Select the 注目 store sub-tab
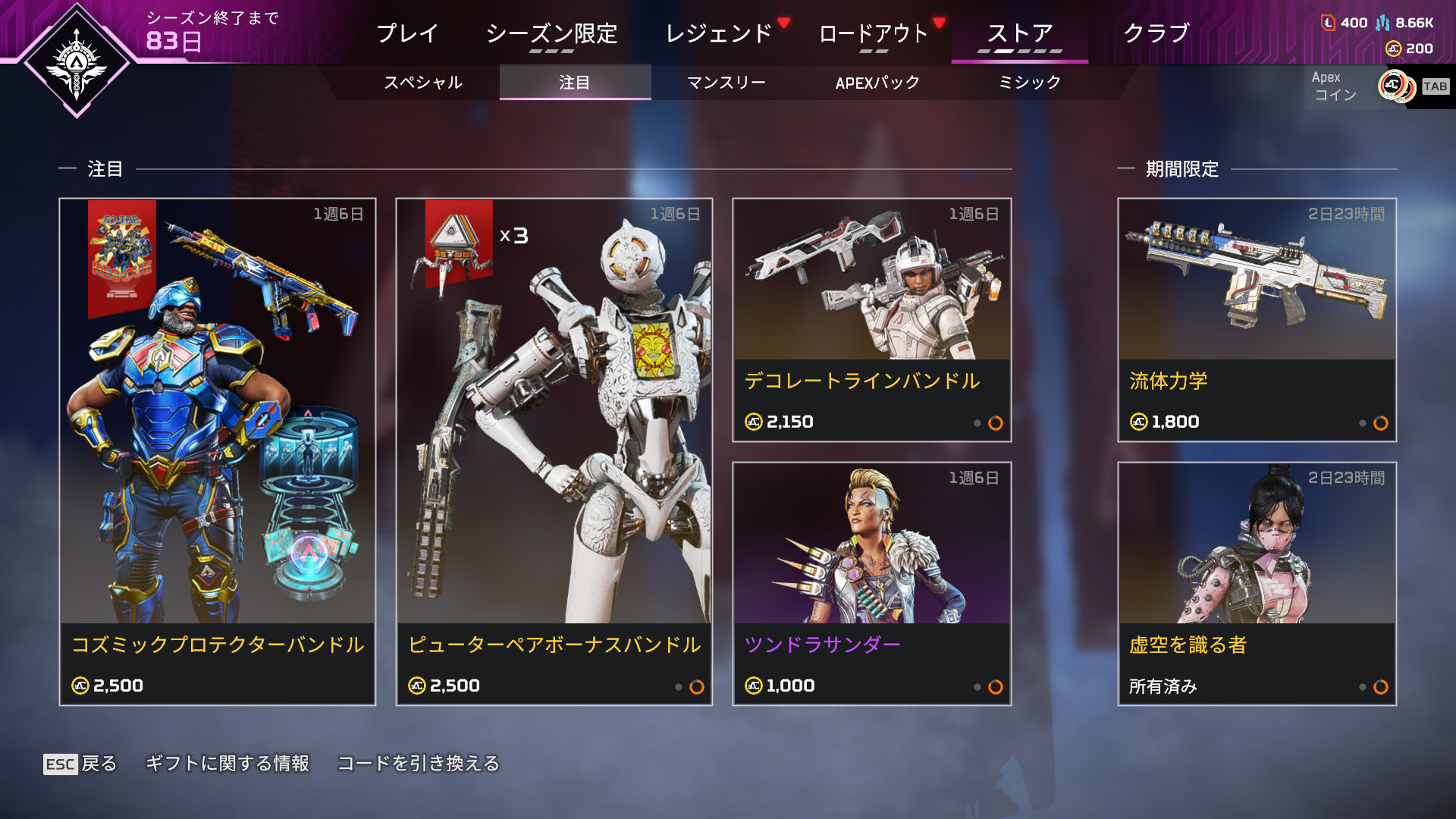 [x=574, y=83]
